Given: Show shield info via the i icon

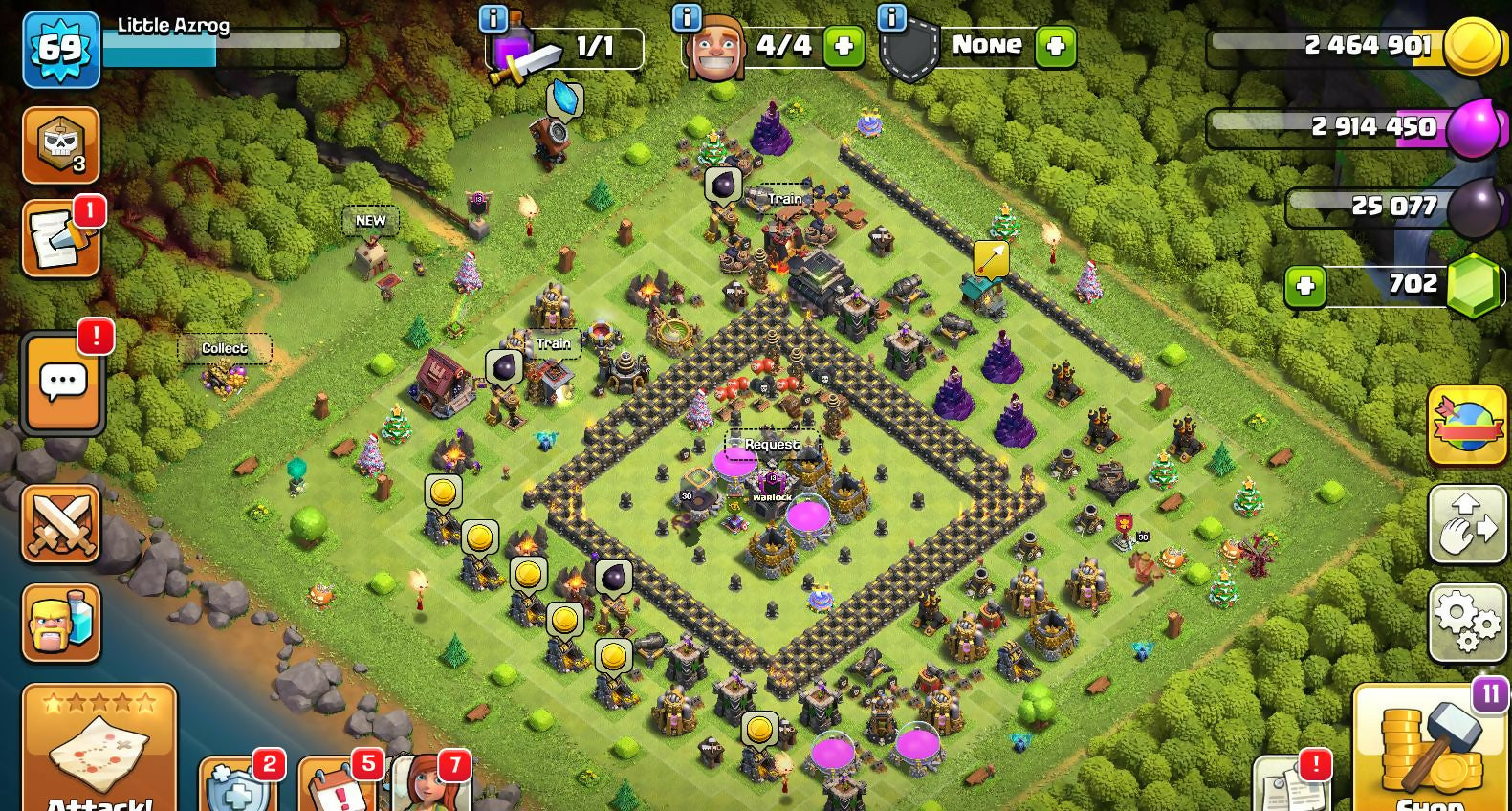Looking at the screenshot, I should [891, 17].
